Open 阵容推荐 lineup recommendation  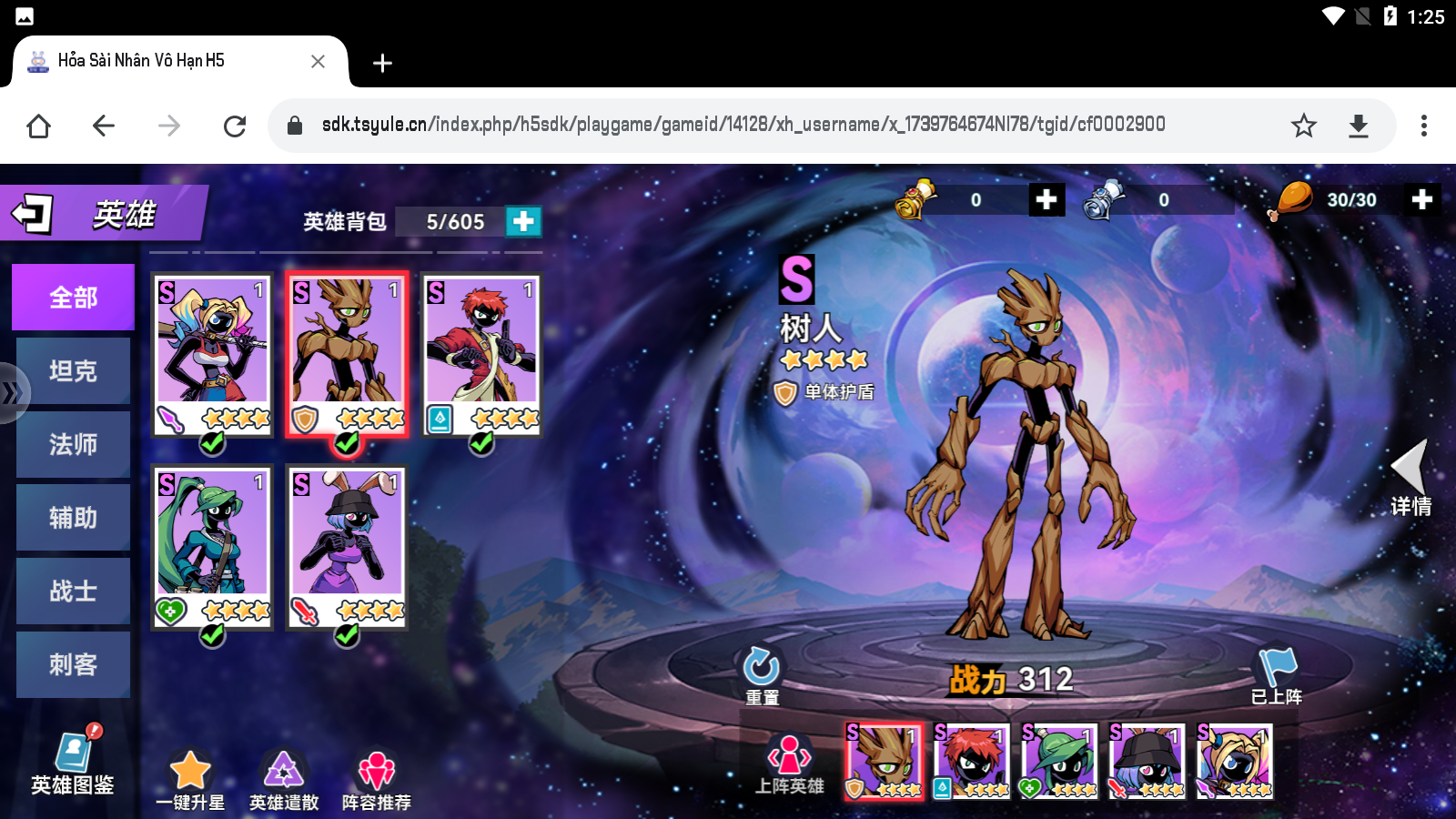(x=376, y=769)
